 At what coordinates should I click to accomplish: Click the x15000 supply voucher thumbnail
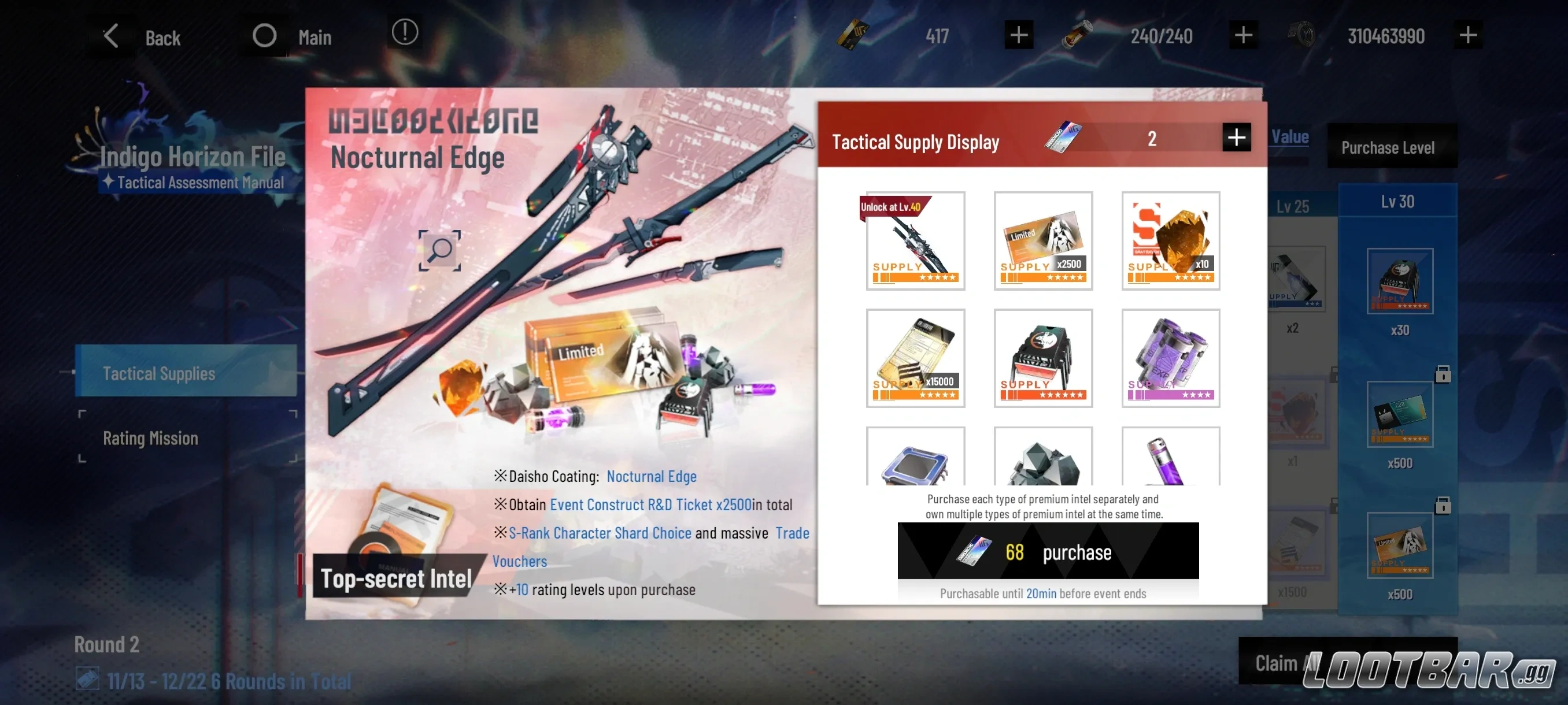(x=915, y=358)
